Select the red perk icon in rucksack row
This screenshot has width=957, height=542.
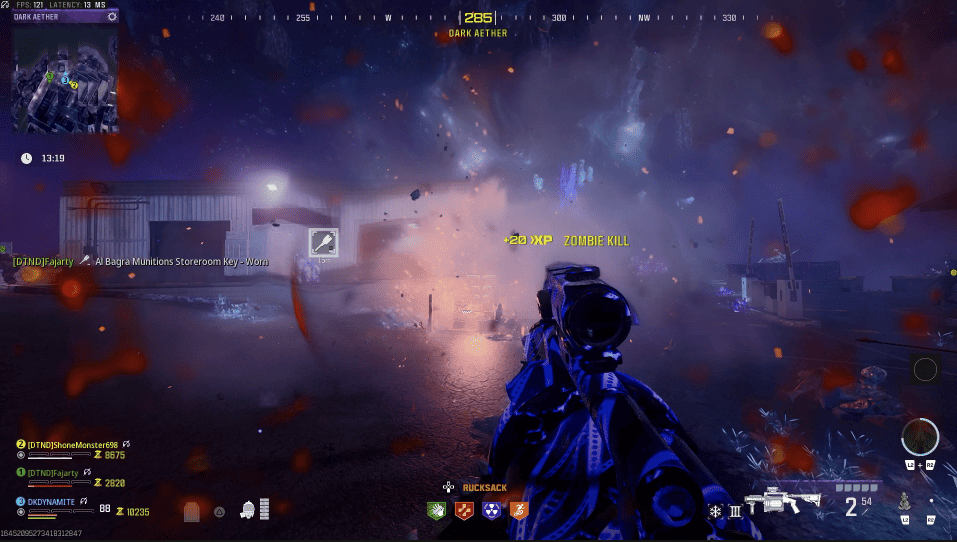[x=463, y=510]
